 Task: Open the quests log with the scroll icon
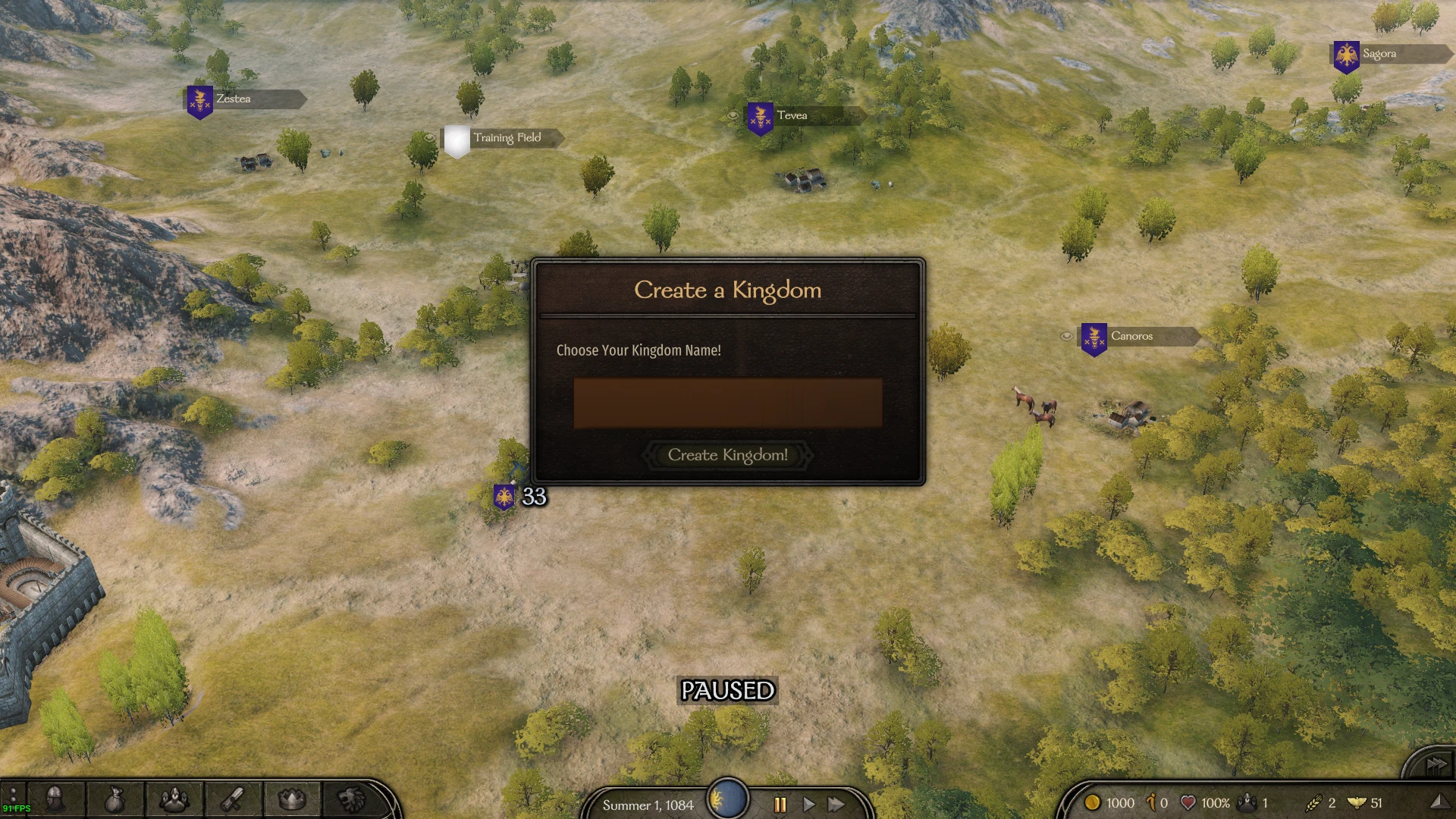coord(233,800)
